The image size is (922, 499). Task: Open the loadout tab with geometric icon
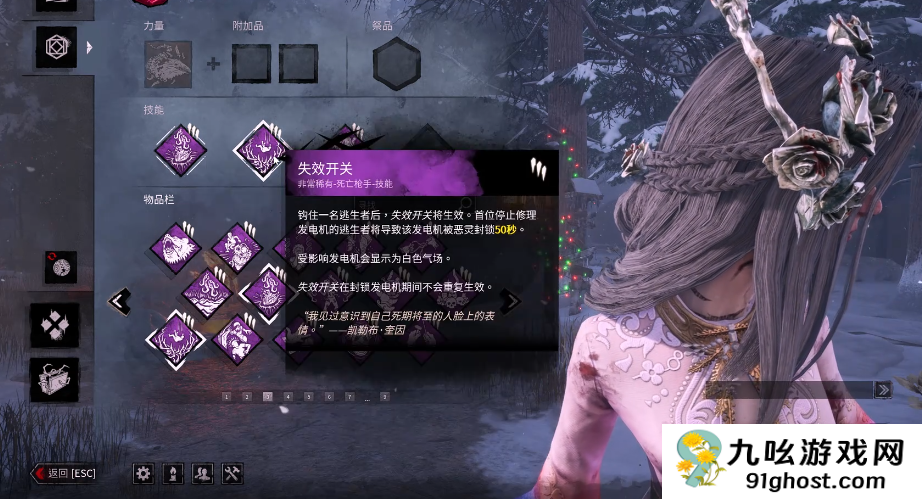point(56,47)
